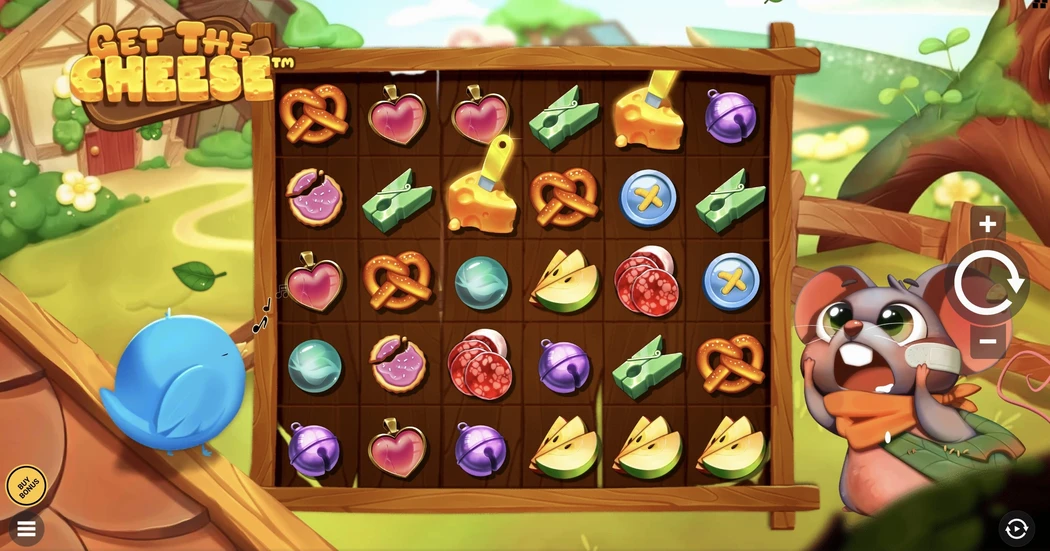Open the Buy Bonus feature
This screenshot has width=1050, height=551.
click(26, 486)
